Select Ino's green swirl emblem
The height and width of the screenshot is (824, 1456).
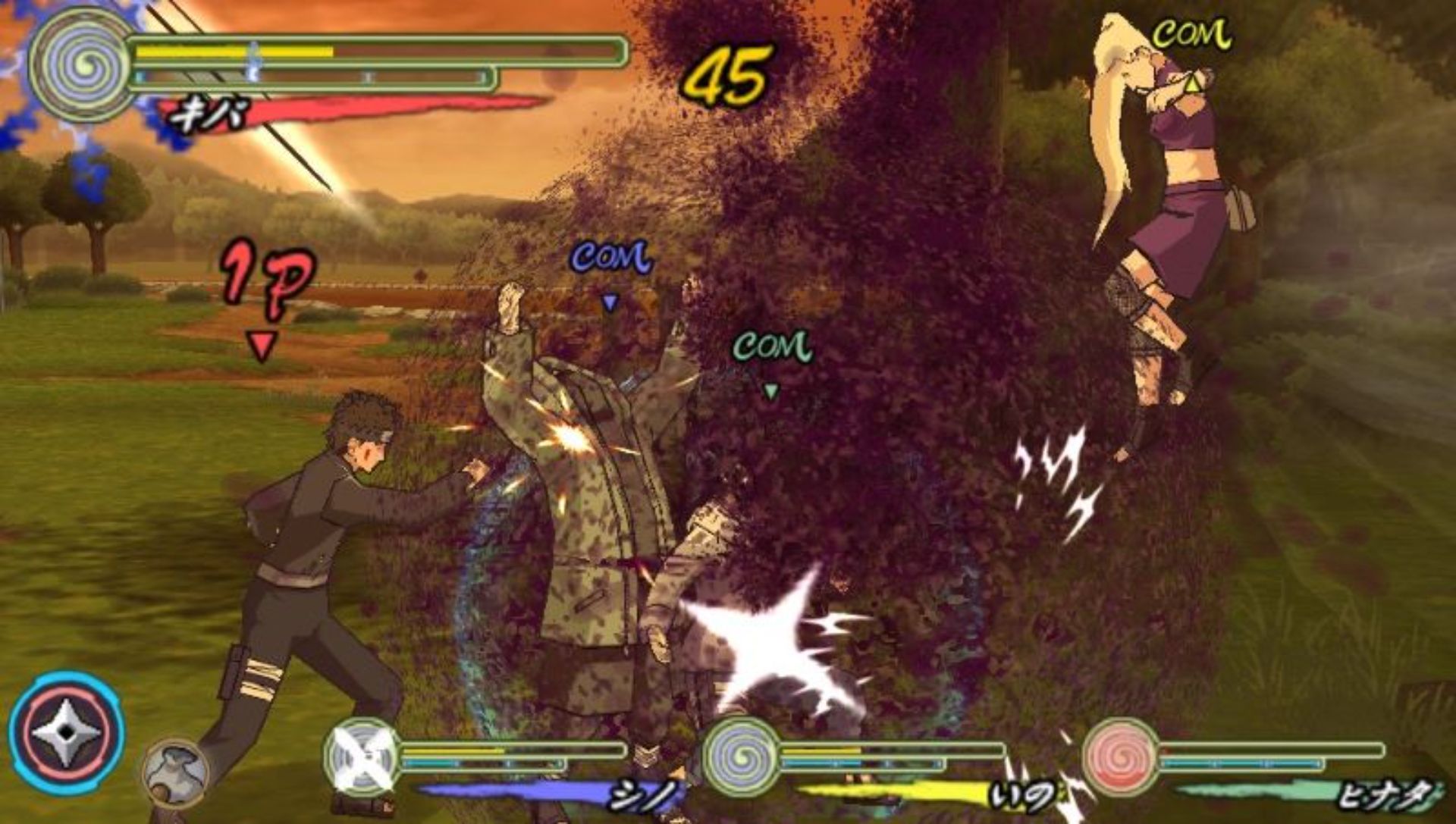tap(741, 756)
